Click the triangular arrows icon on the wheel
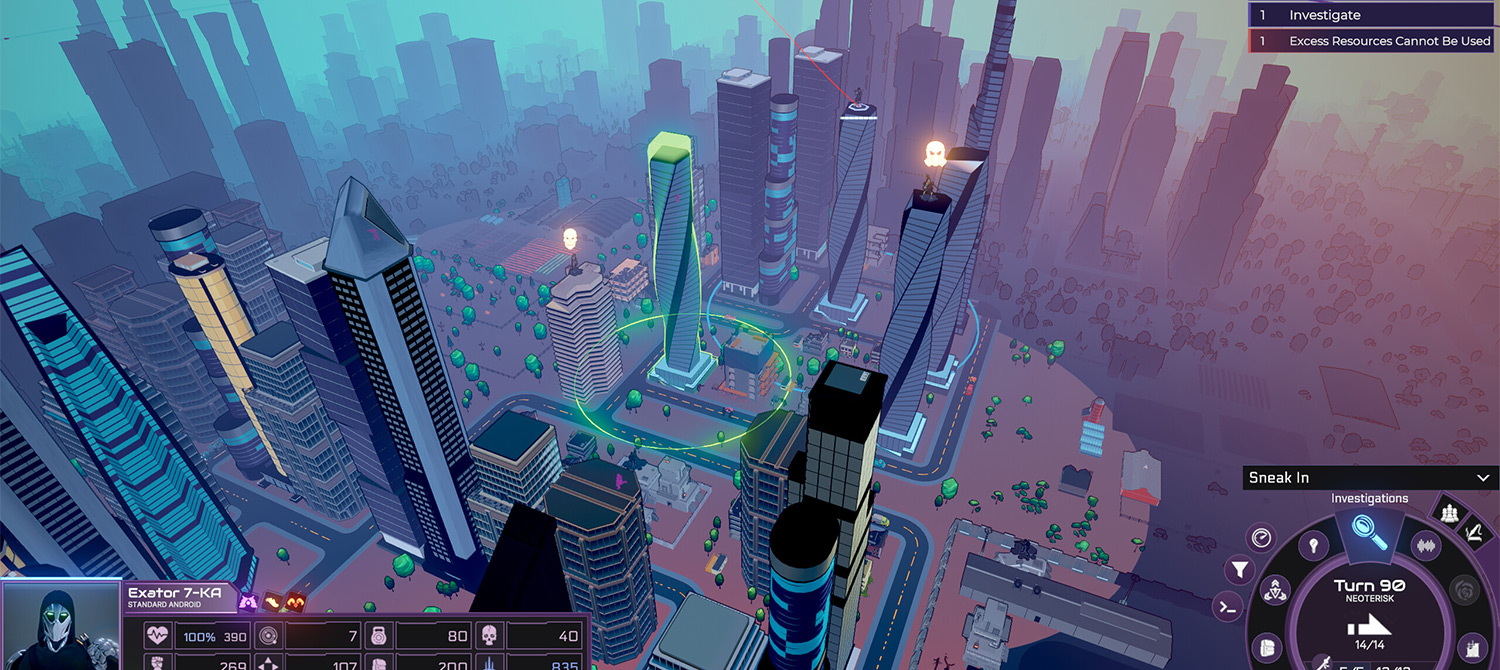The image size is (1500, 670). click(x=1277, y=591)
